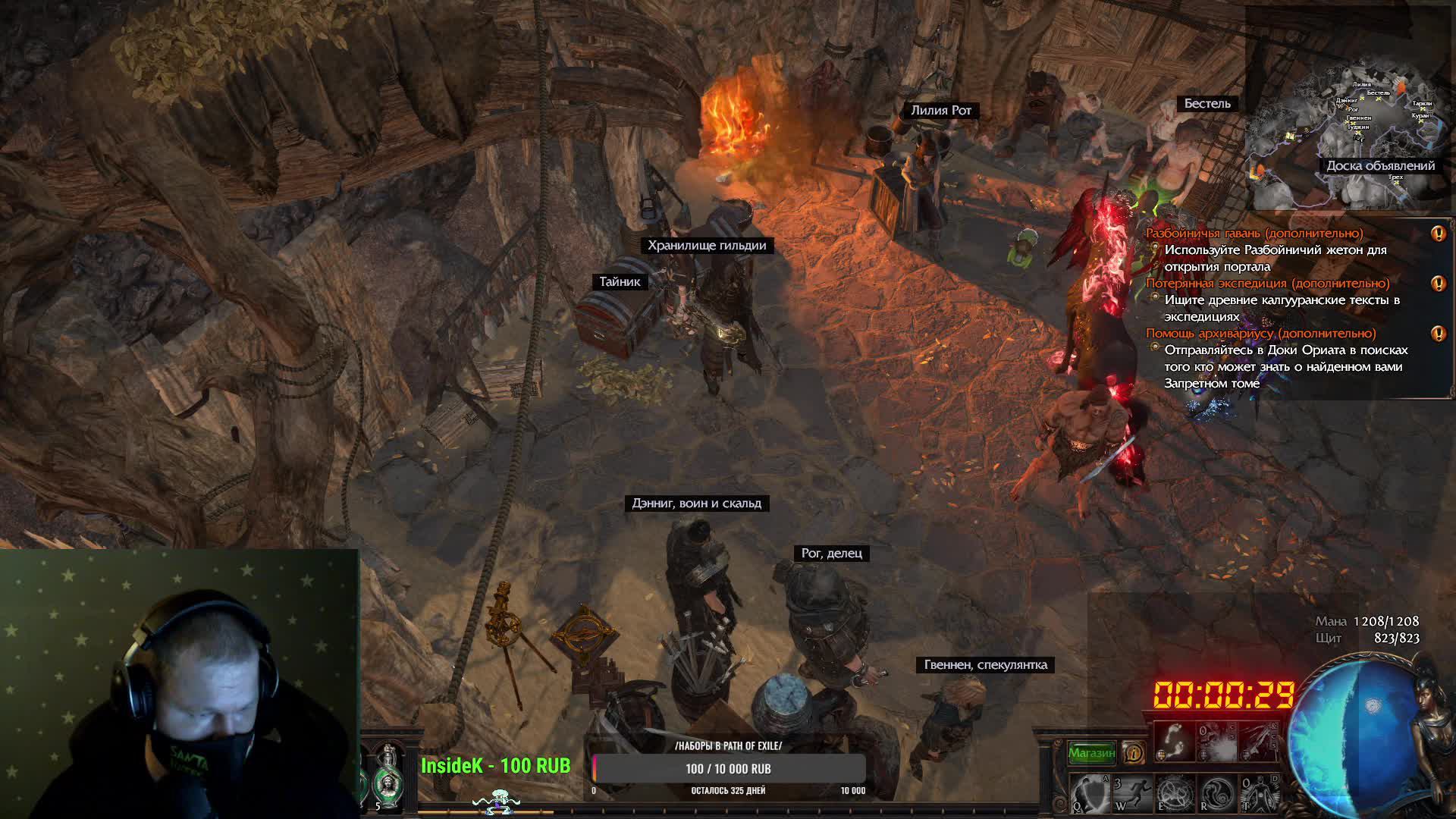Use the running man skill on W
The width and height of the screenshot is (1456, 819).
(1131, 793)
